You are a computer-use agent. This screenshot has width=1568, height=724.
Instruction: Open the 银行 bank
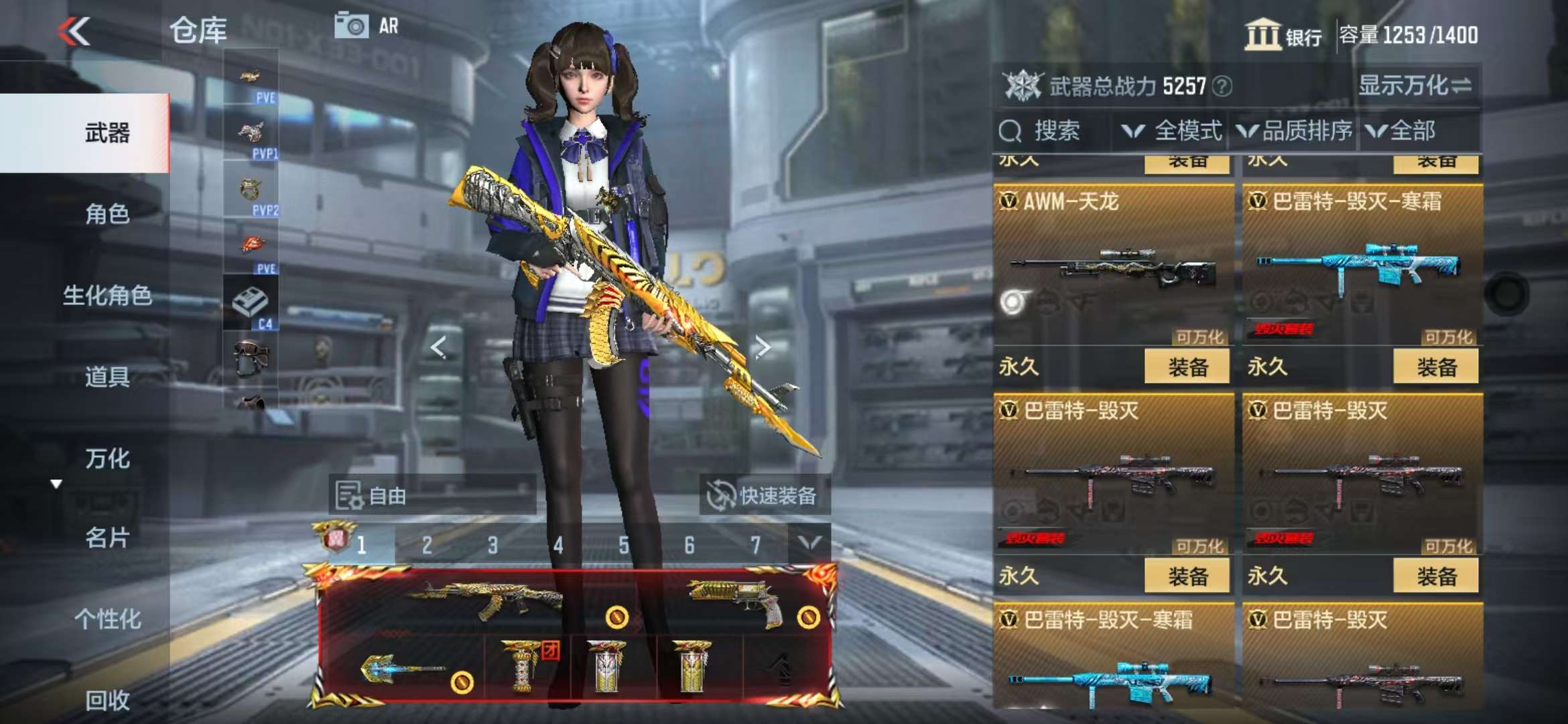tap(1283, 35)
